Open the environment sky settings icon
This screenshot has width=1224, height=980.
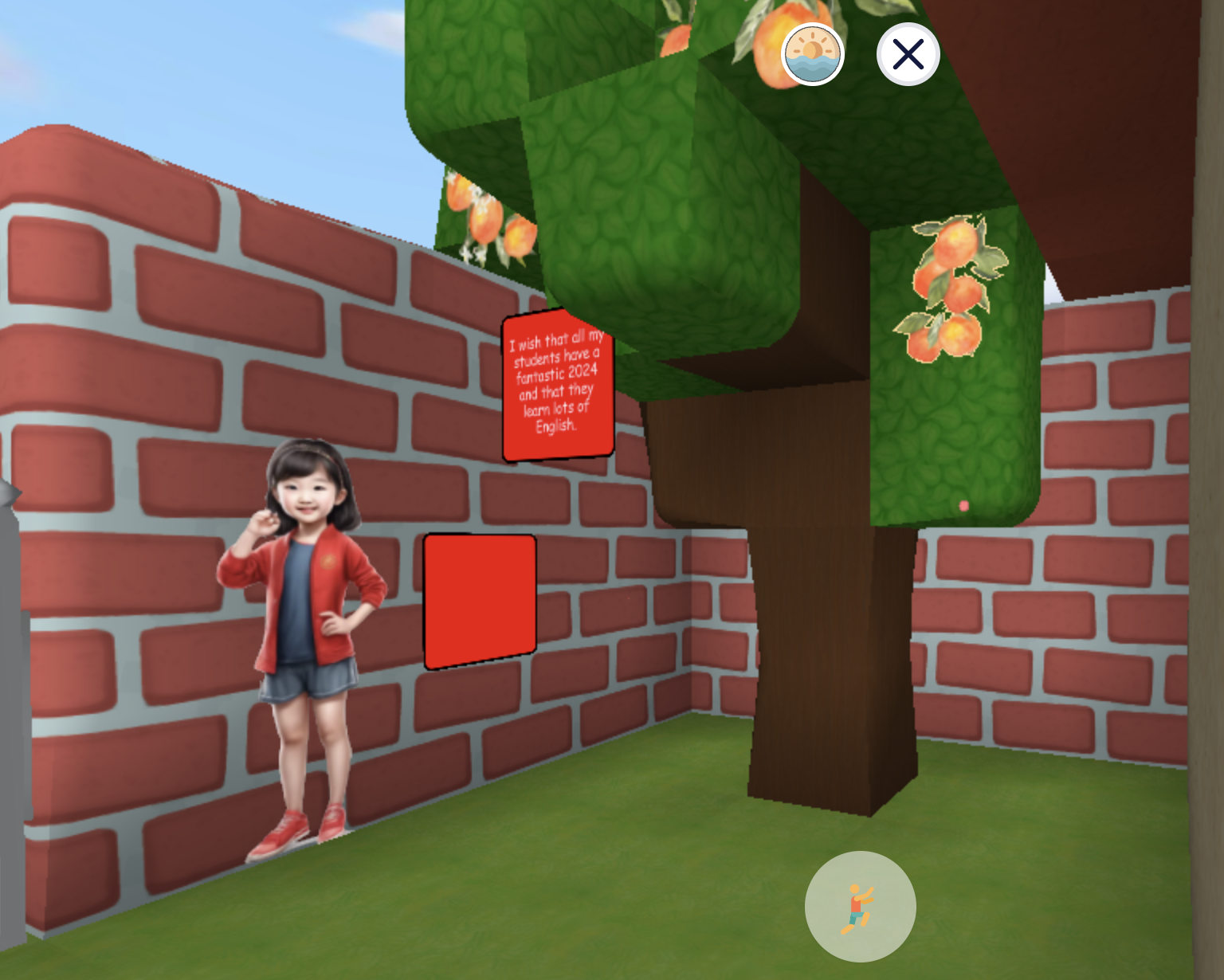click(x=813, y=53)
